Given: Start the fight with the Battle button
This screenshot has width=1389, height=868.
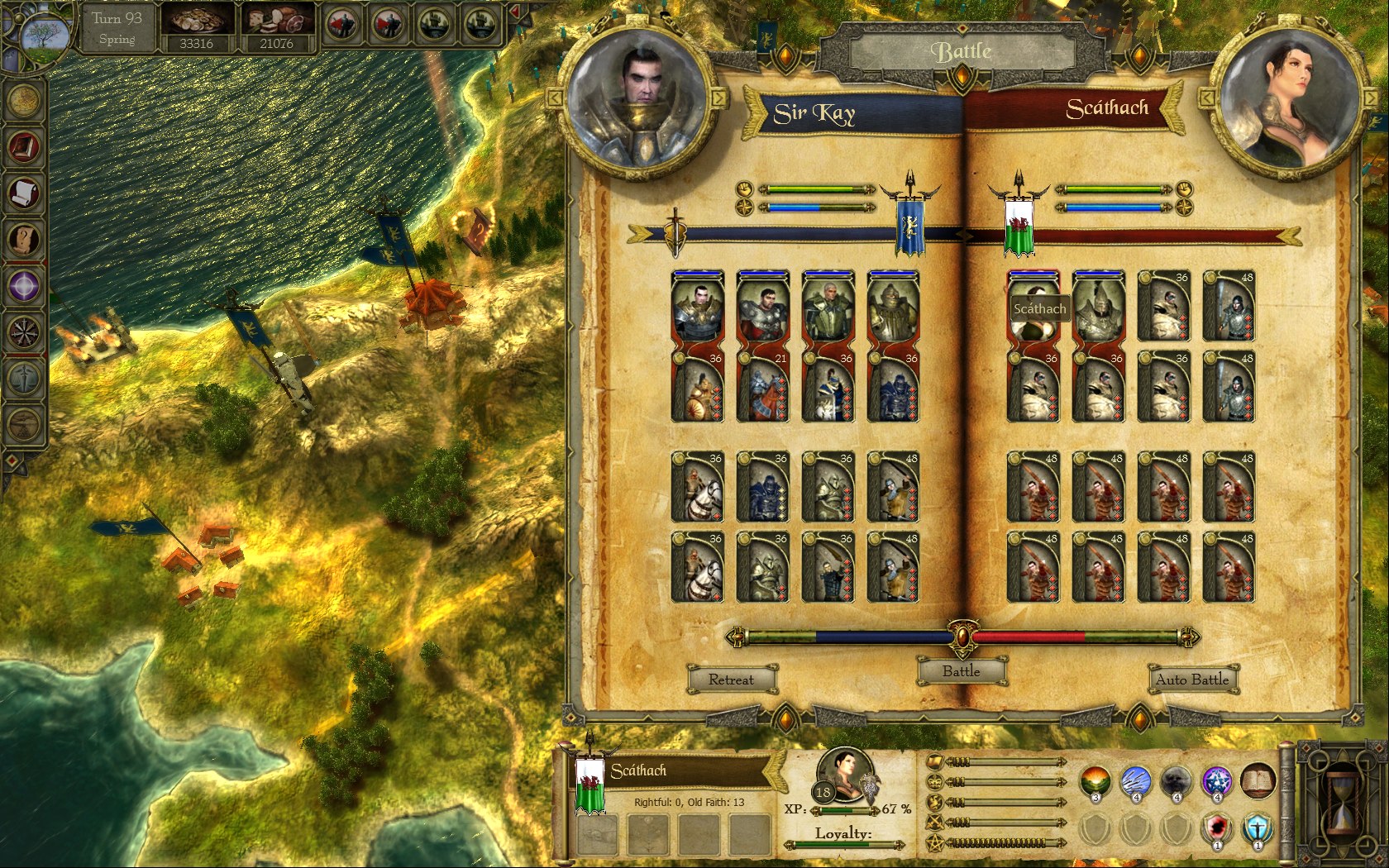Looking at the screenshot, I should point(962,671).
